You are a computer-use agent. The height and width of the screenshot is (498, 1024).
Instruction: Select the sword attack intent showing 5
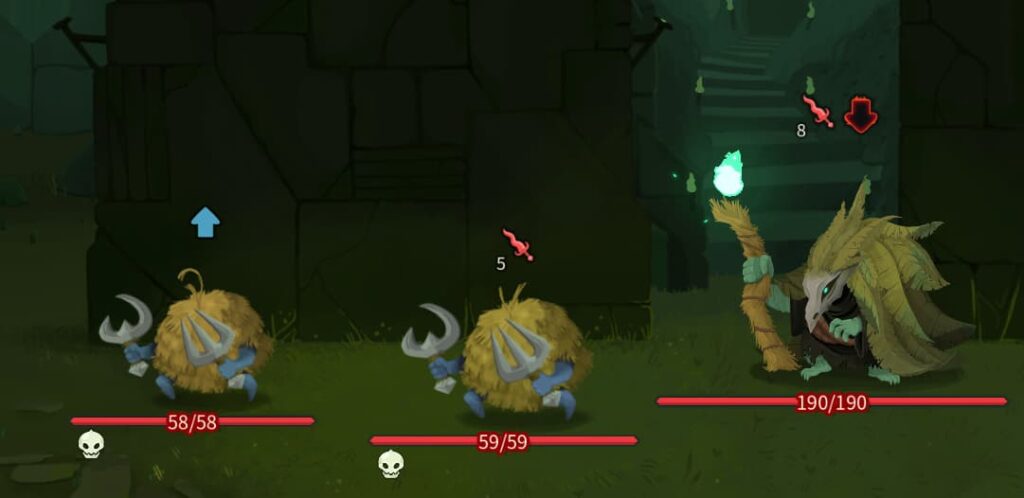(x=518, y=244)
